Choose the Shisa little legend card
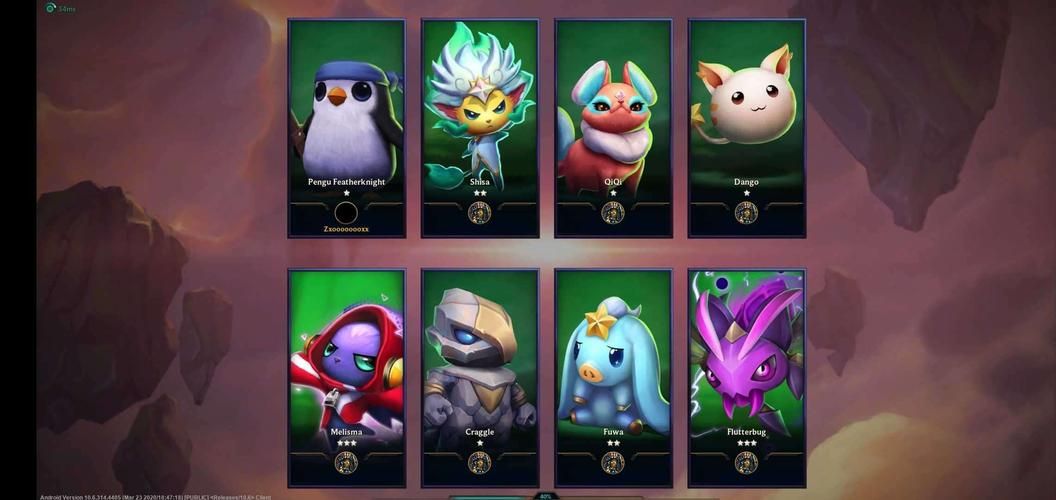Viewport: 1056px width, 500px height. tap(480, 128)
